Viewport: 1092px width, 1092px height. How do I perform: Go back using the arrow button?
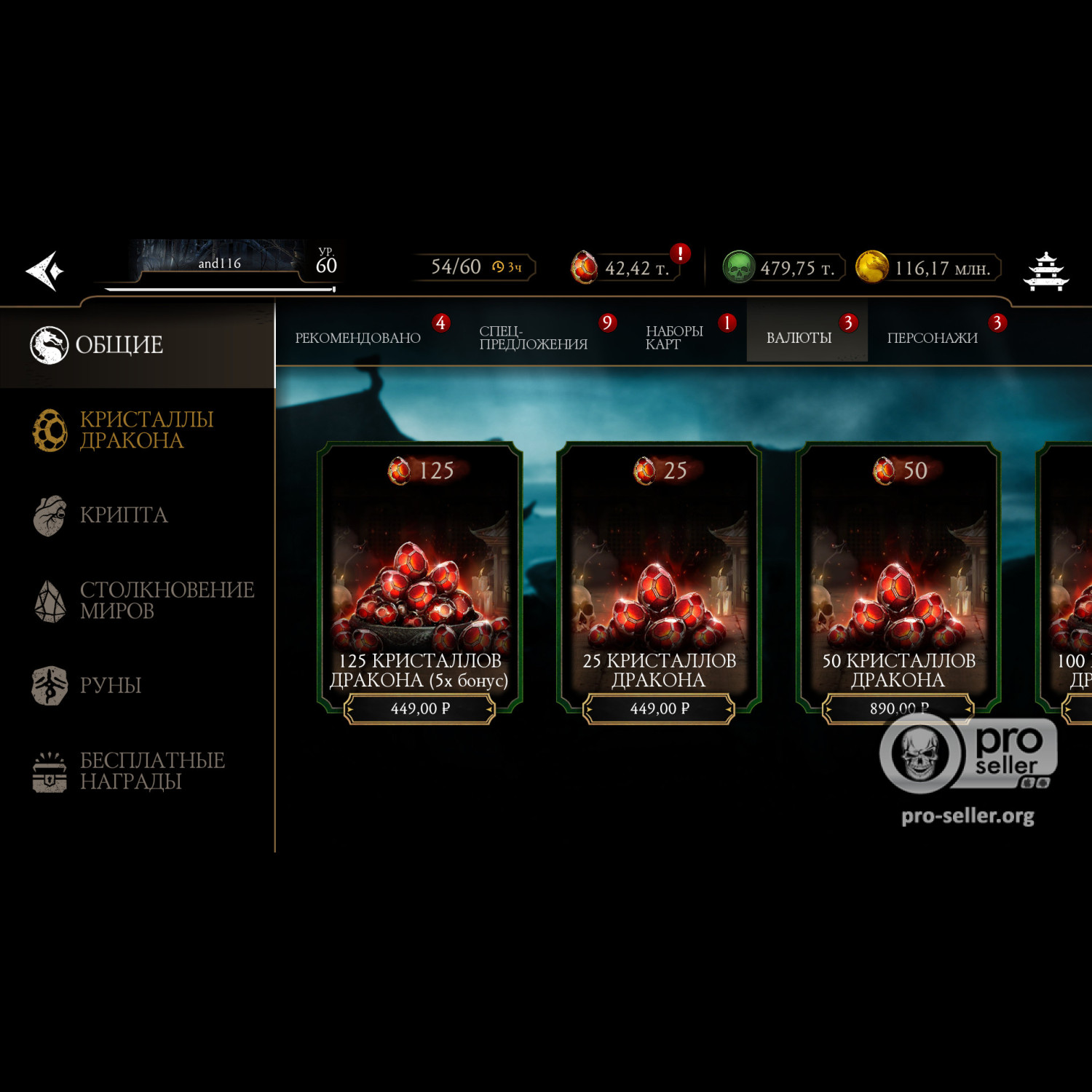[x=45, y=271]
